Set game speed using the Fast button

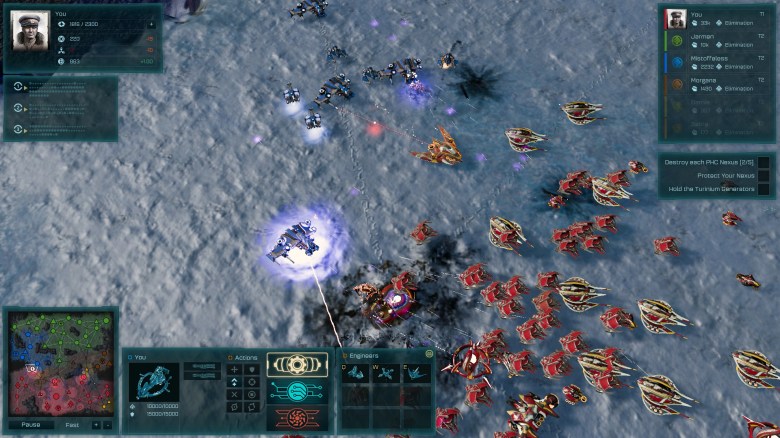pyautogui.click(x=71, y=424)
